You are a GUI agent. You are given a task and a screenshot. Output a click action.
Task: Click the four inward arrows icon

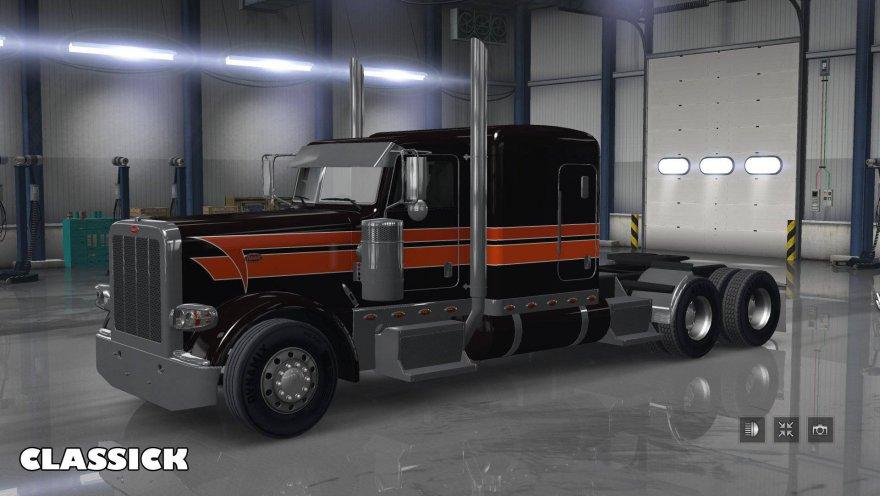786,430
